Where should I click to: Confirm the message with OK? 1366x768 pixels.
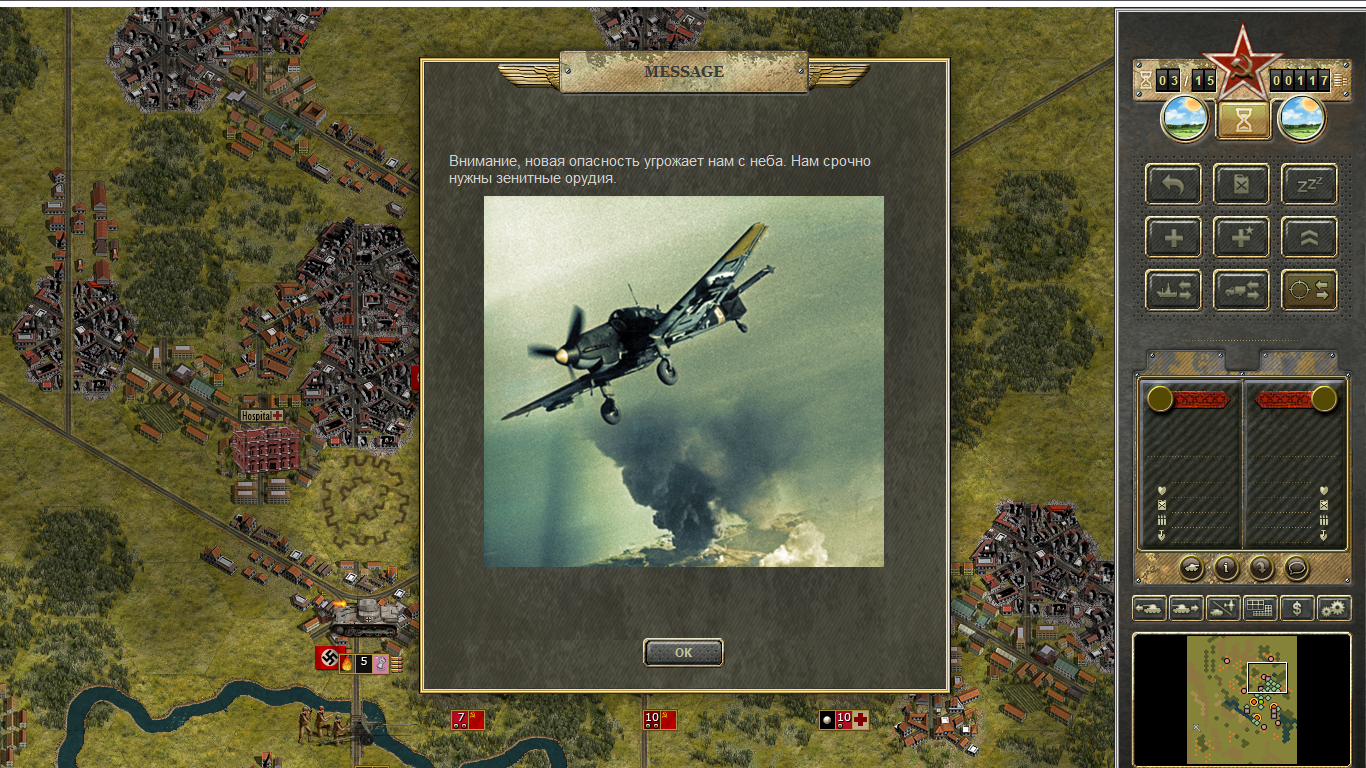(x=683, y=652)
